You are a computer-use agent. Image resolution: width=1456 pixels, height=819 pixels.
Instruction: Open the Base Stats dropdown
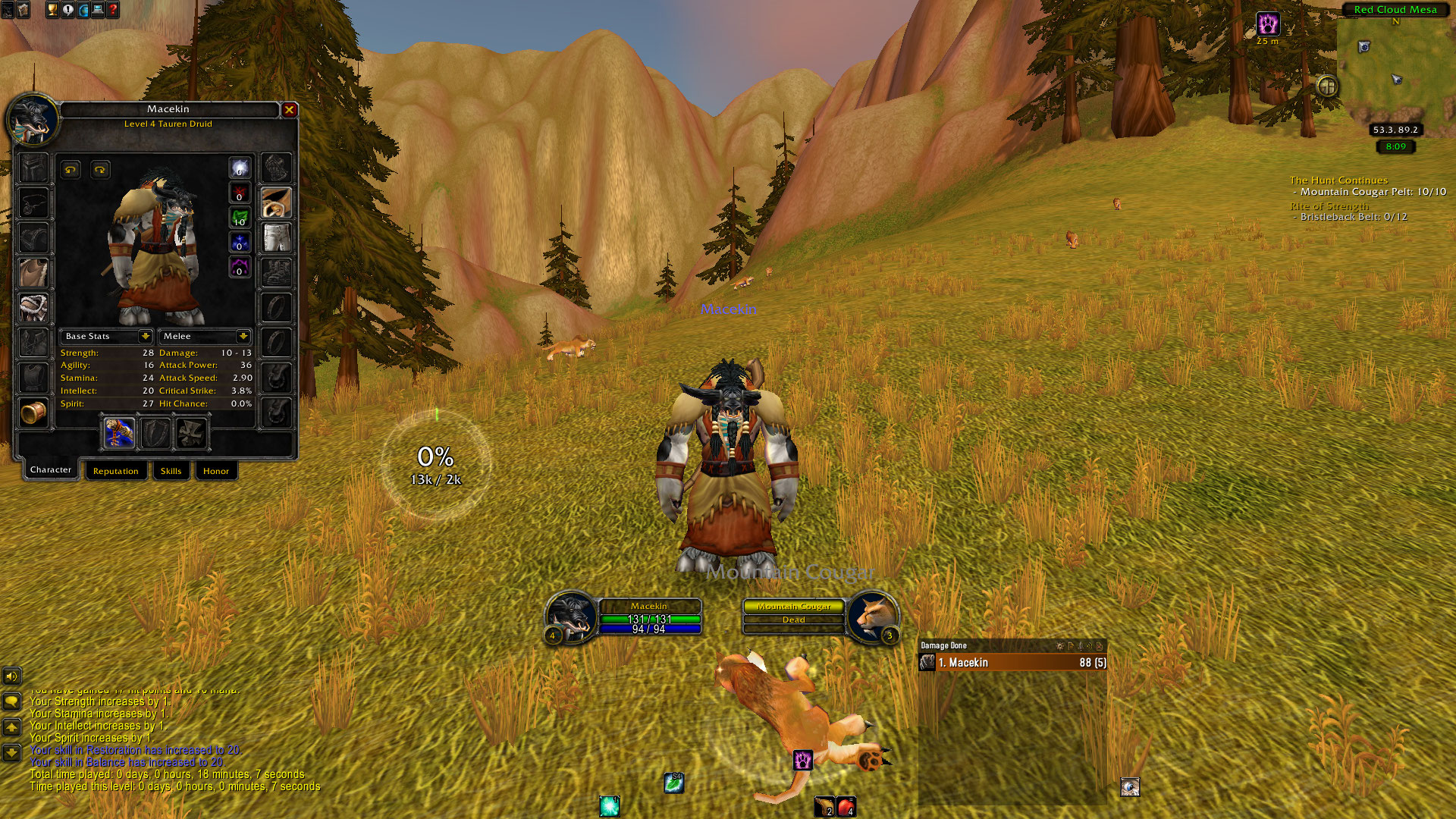pos(145,336)
